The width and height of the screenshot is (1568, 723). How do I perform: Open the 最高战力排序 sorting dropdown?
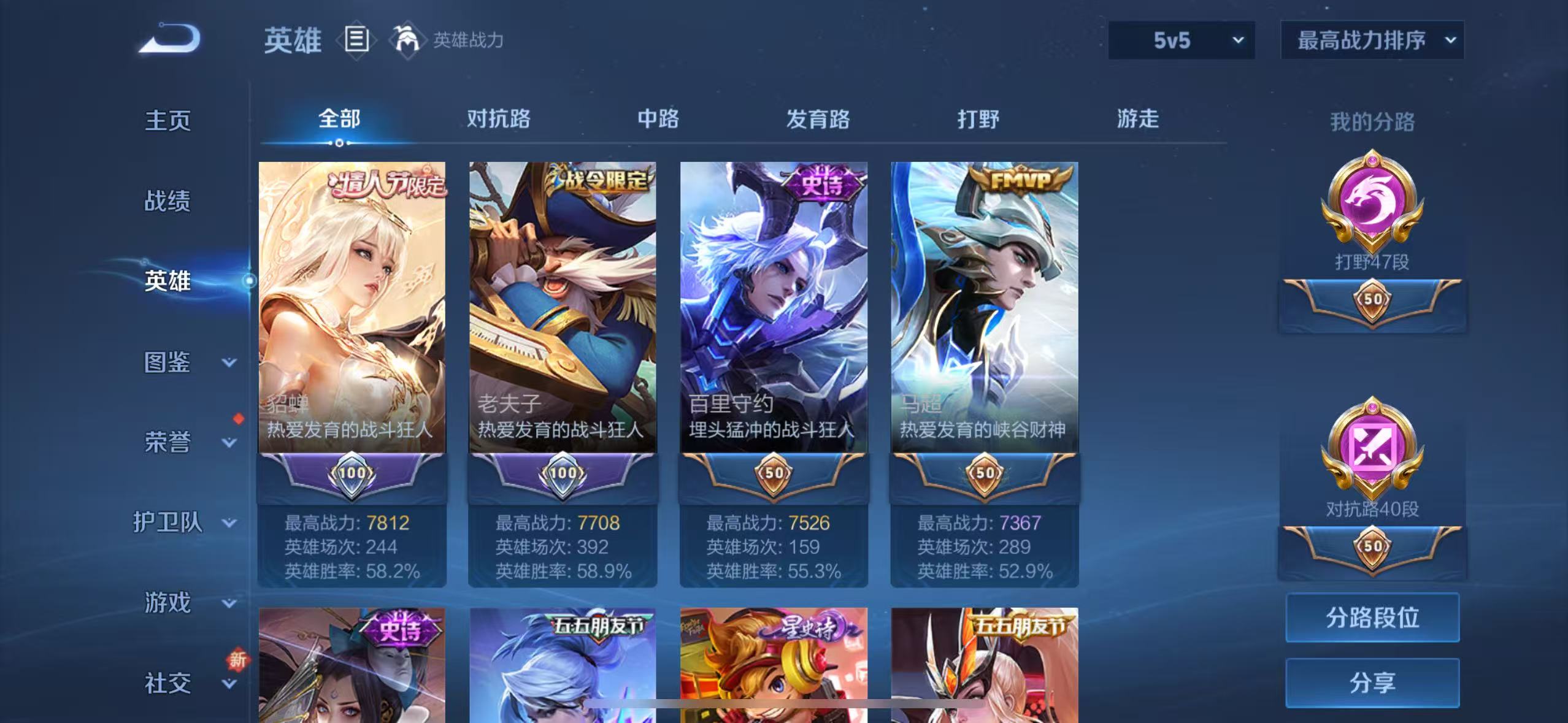[1372, 40]
